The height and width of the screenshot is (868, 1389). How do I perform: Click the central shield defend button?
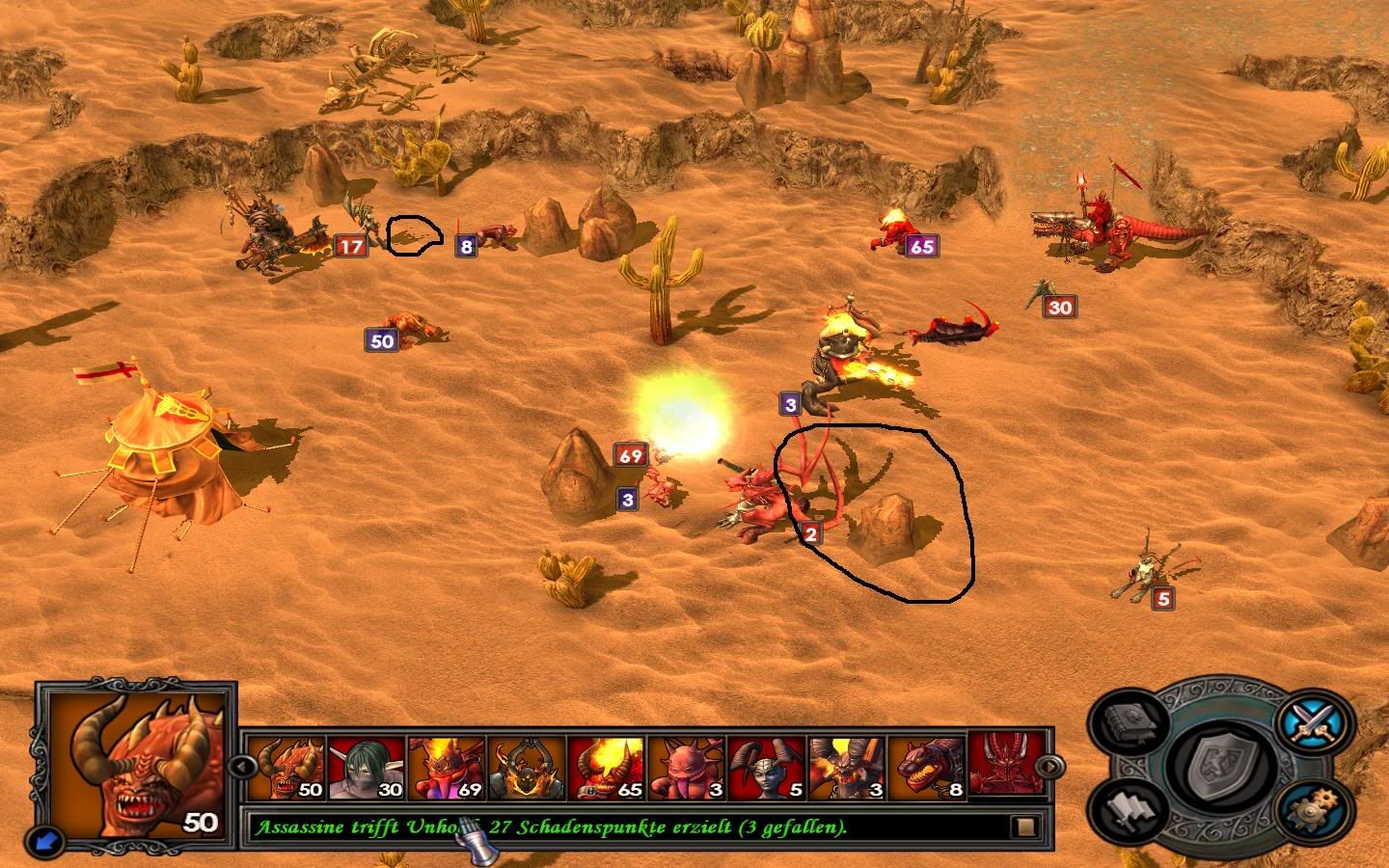[1222, 767]
